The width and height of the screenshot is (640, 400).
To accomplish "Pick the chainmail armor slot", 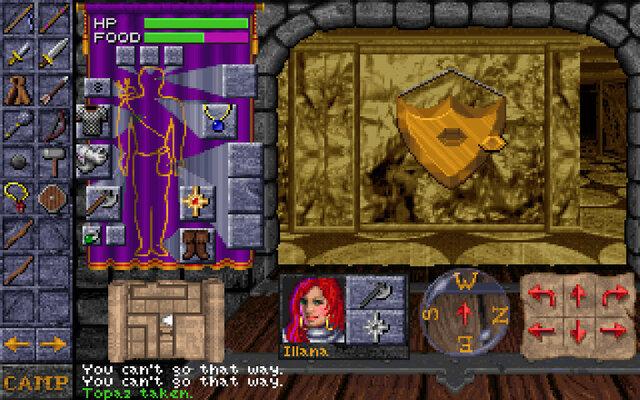I will [93, 120].
